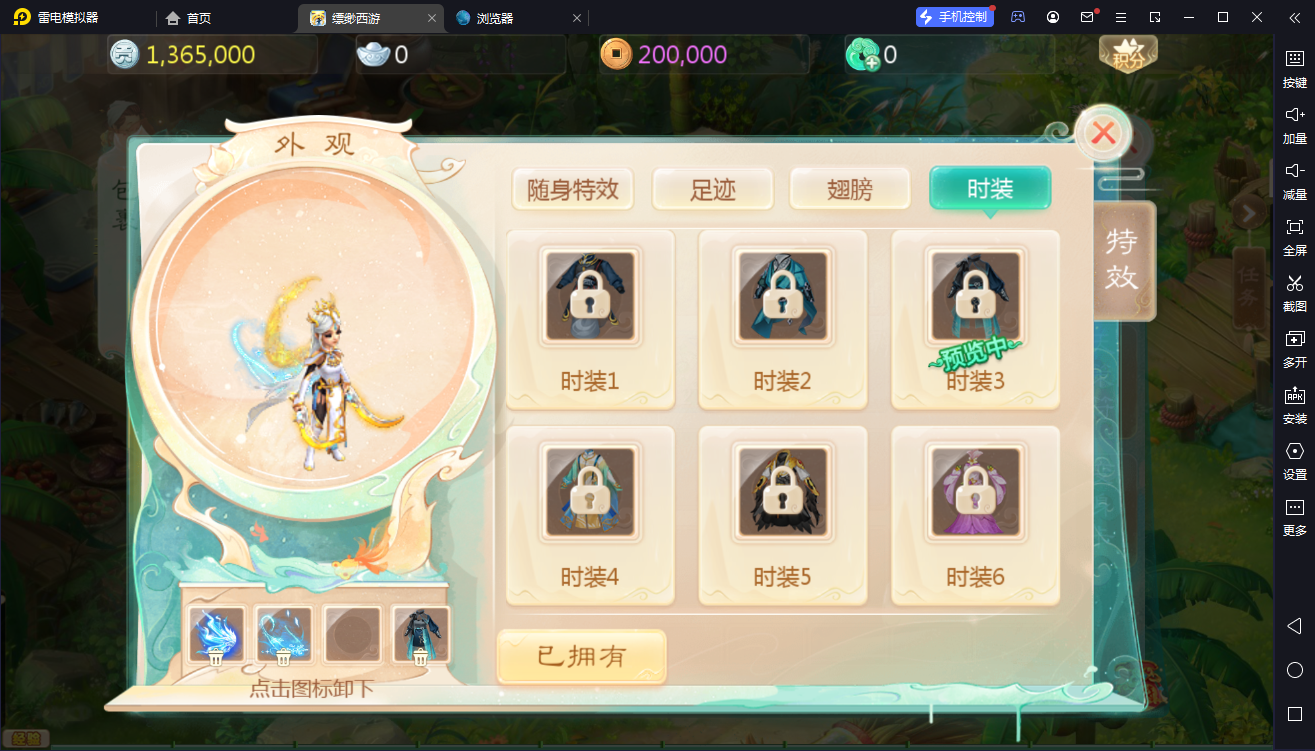Open the gamepad icon in the title bar
This screenshot has height=751, width=1315.
coord(1017,17)
